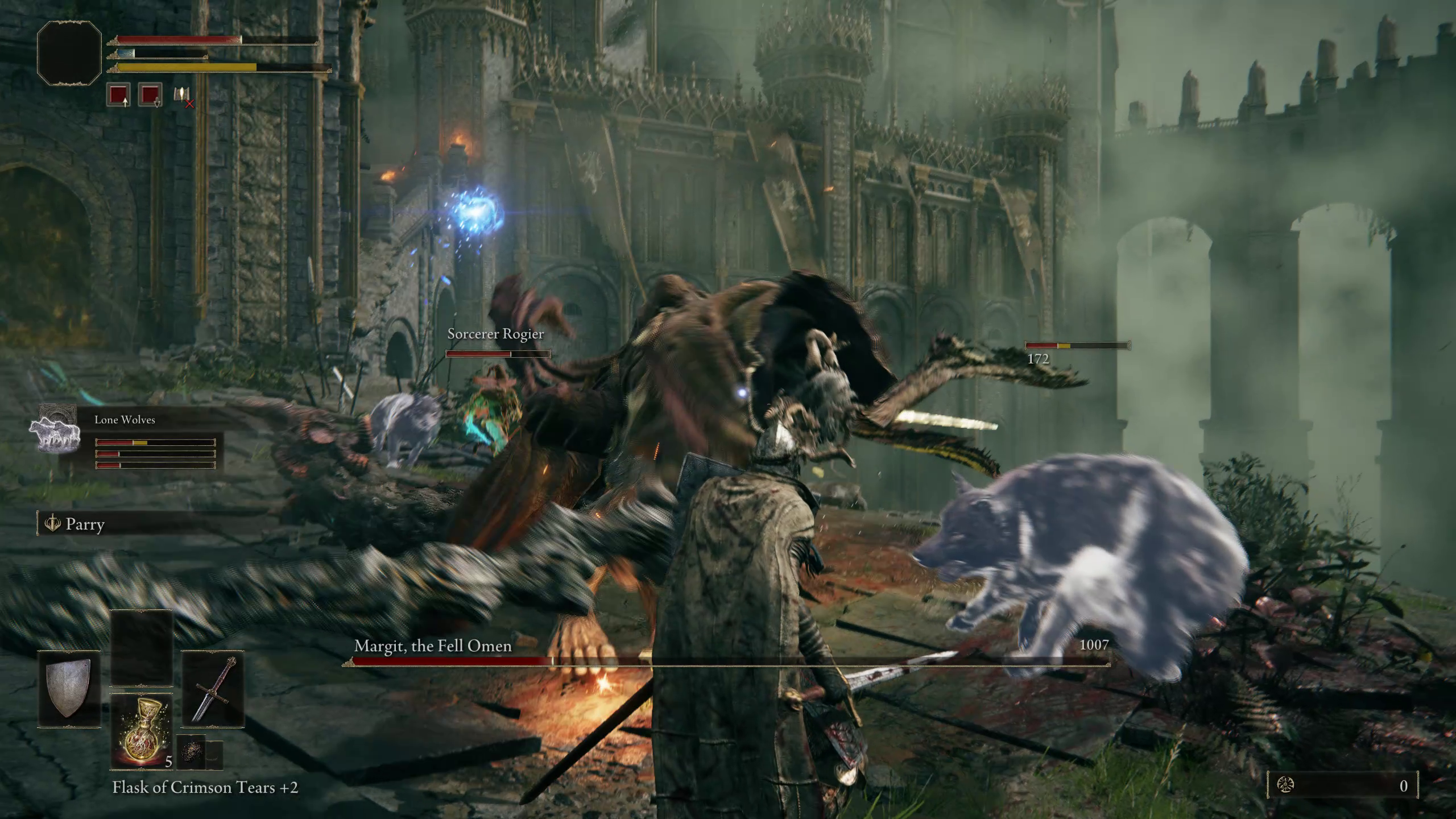The width and height of the screenshot is (1456, 819).
Task: Click the octagonal portrait frame
Action: (x=69, y=53)
